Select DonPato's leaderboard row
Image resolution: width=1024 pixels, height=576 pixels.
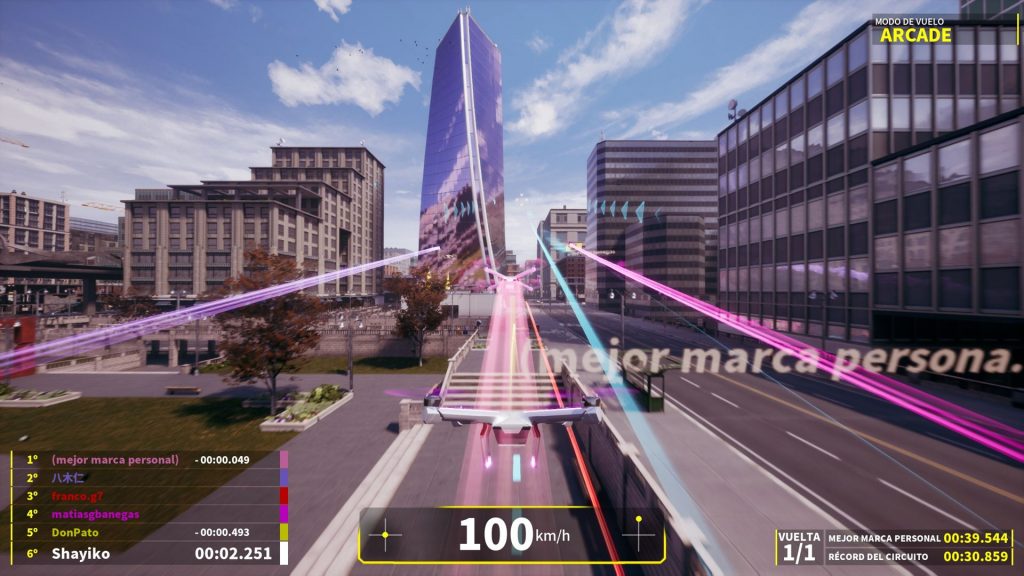click(150, 533)
